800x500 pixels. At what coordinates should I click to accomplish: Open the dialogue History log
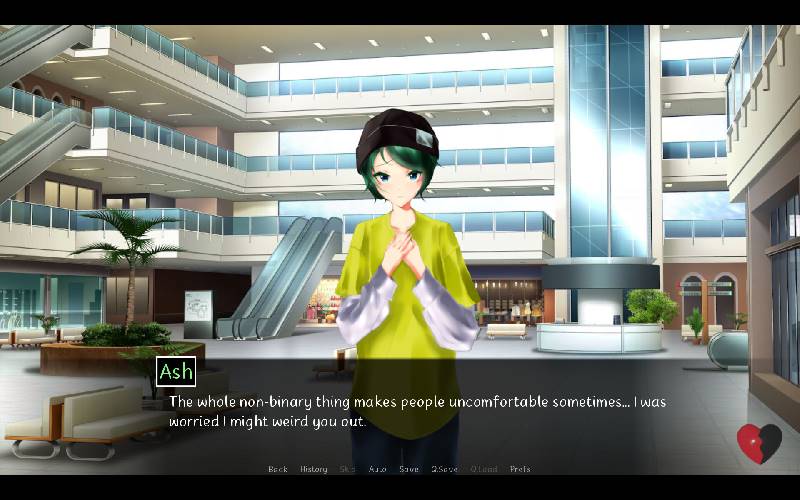click(x=313, y=469)
